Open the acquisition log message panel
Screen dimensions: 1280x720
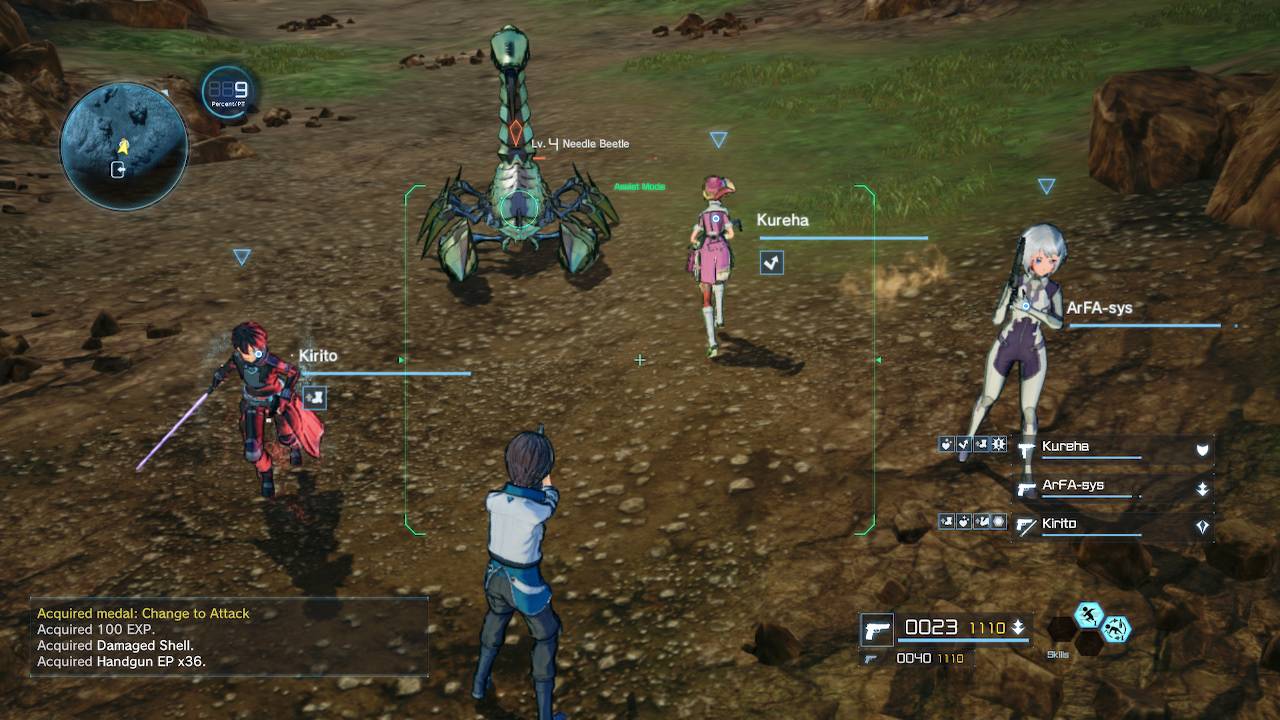pyautogui.click(x=230, y=636)
